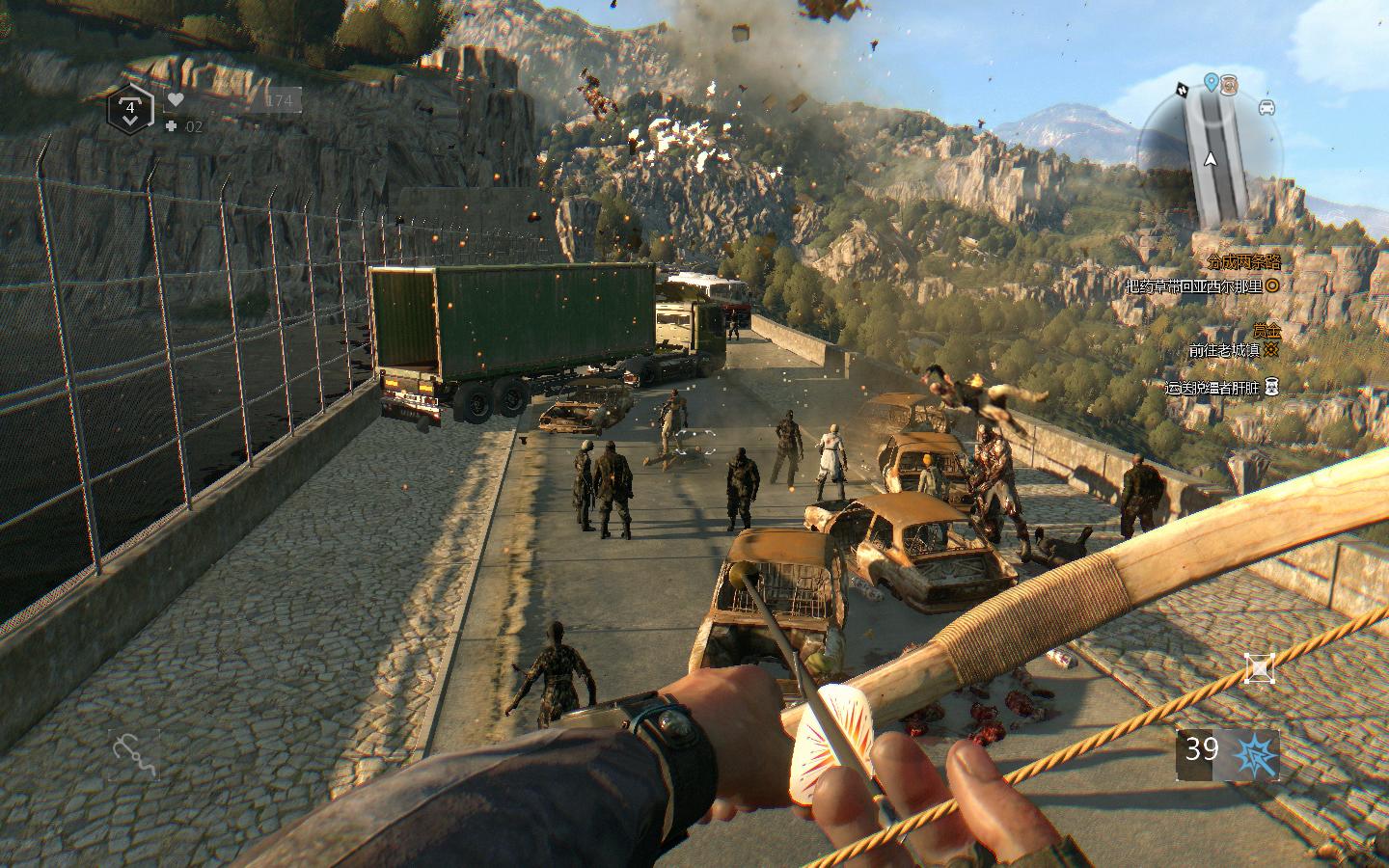Click the level 4 hexagon rank badge
Screen dimensions: 1389x868
pos(130,110)
